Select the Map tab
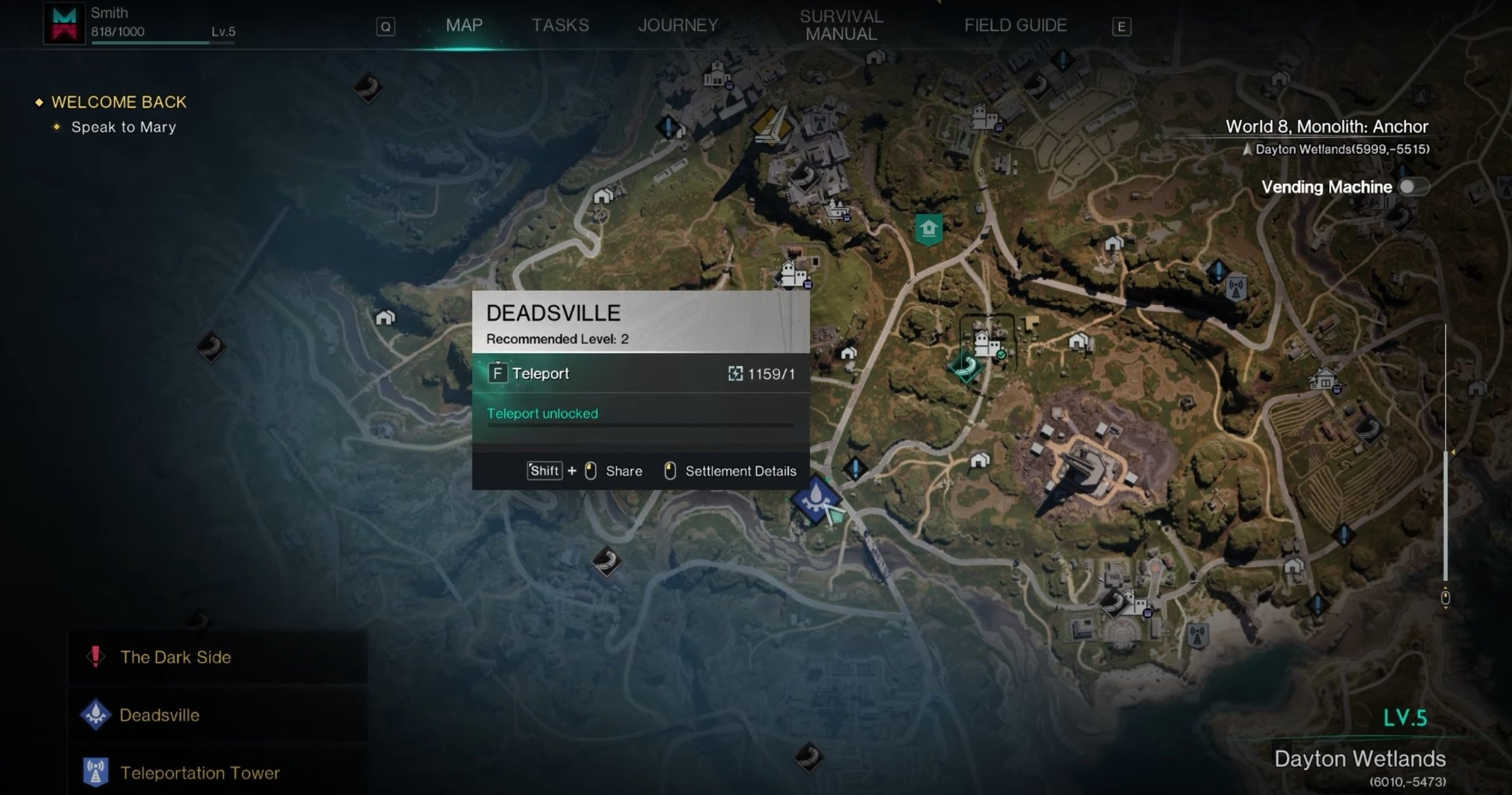The image size is (1512, 795). coord(464,25)
